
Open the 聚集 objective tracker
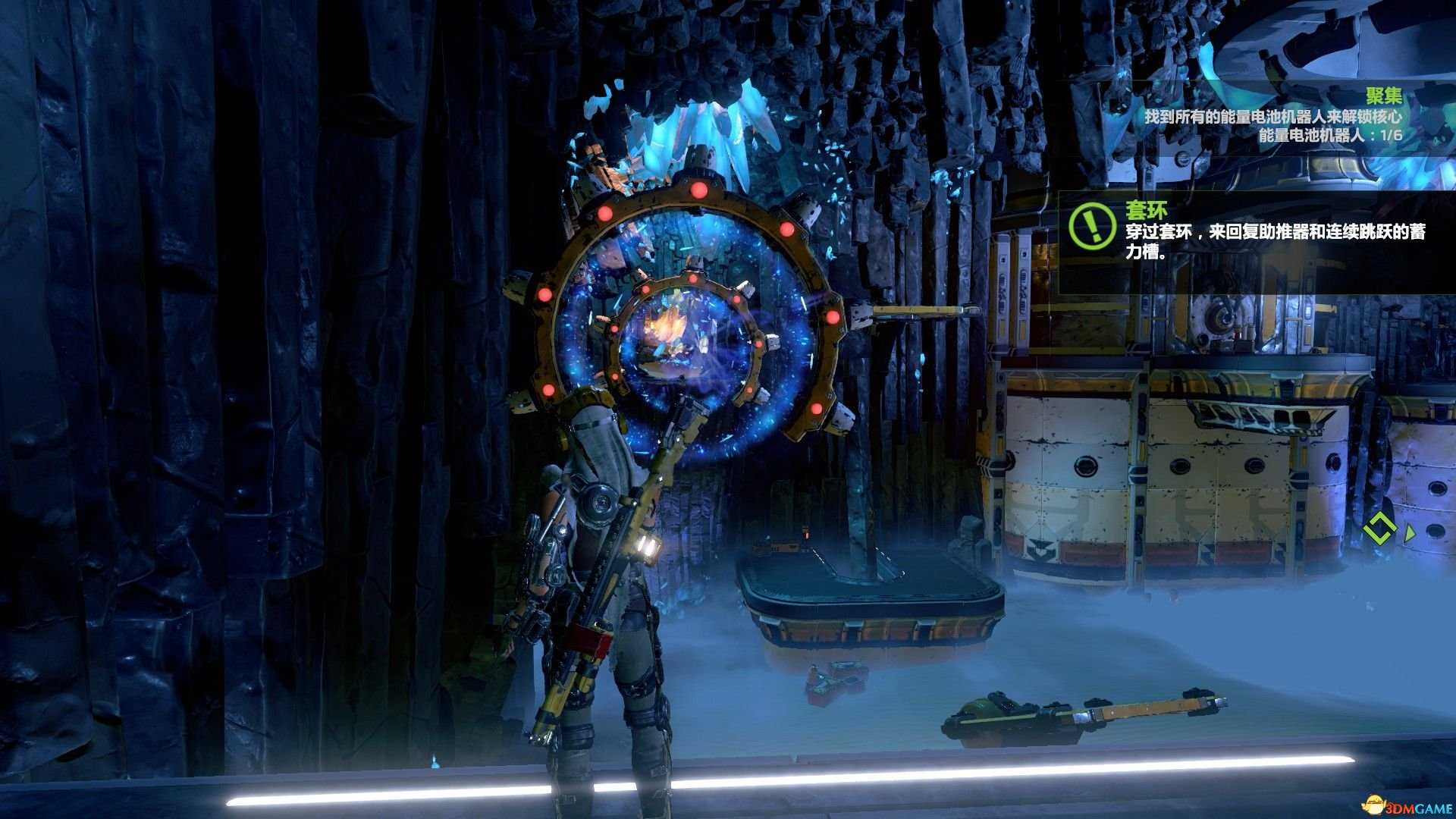(x=1384, y=96)
